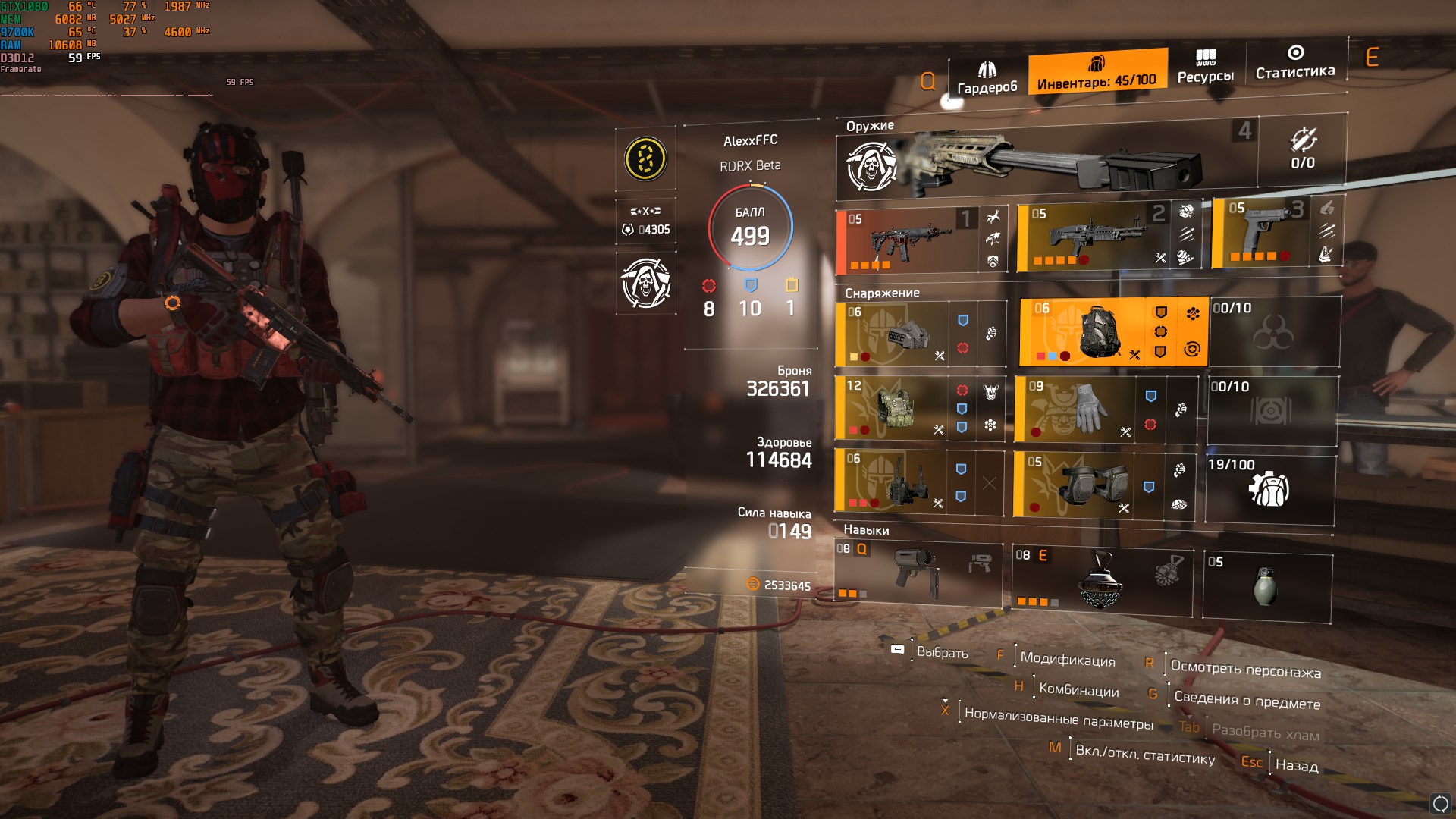Click the Разобрать хлам option
1456x819 pixels.
click(1265, 733)
